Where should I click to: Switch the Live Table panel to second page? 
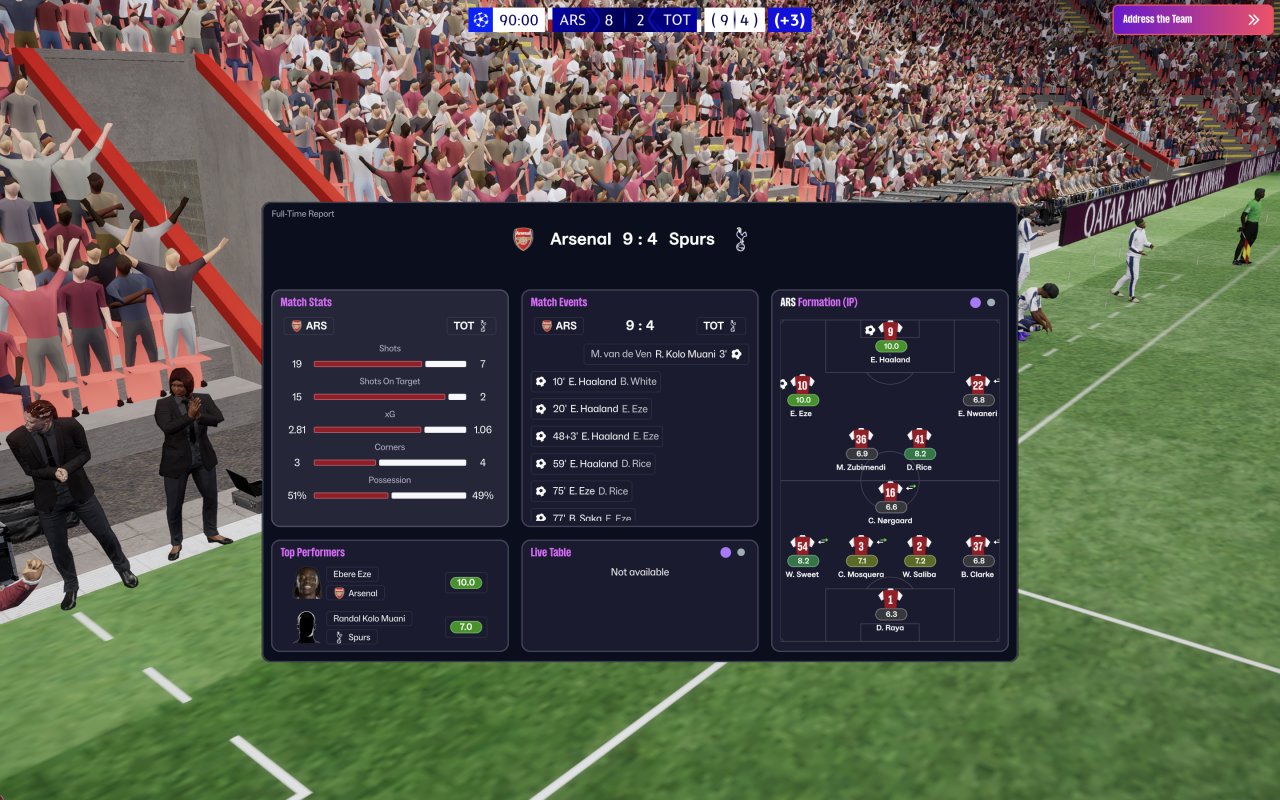741,552
